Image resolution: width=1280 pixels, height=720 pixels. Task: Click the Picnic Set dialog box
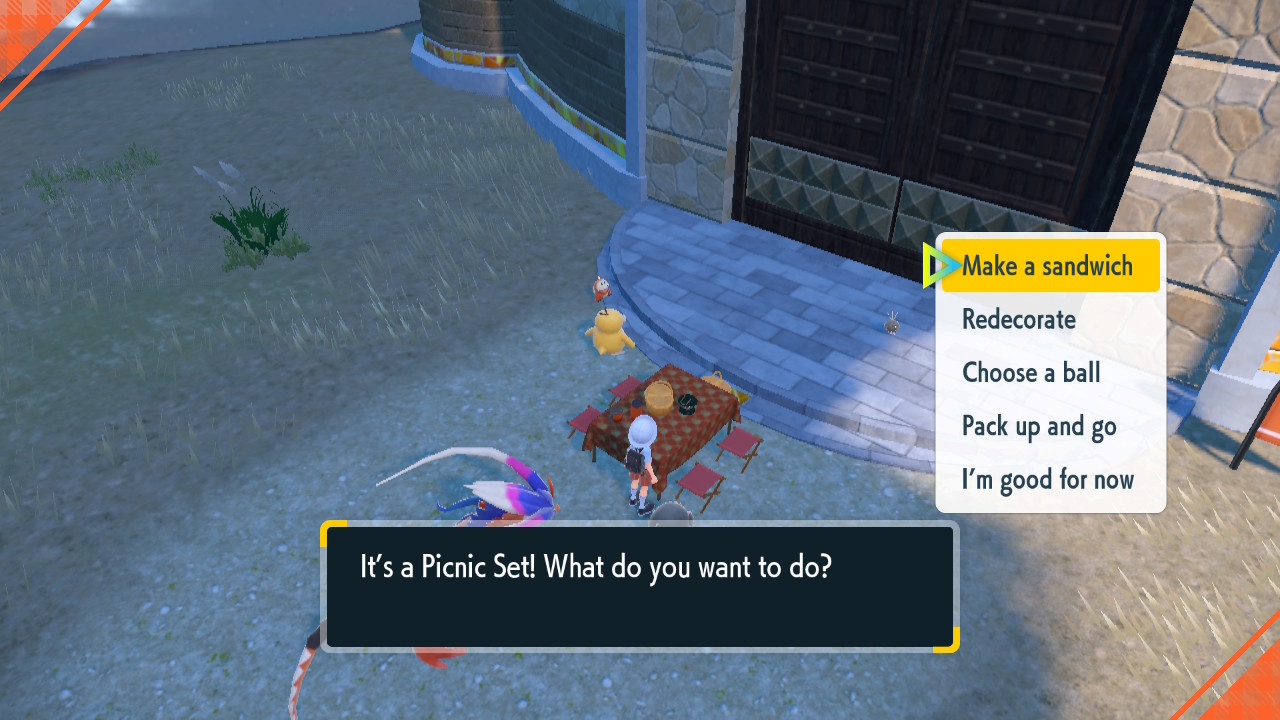[x=640, y=585]
